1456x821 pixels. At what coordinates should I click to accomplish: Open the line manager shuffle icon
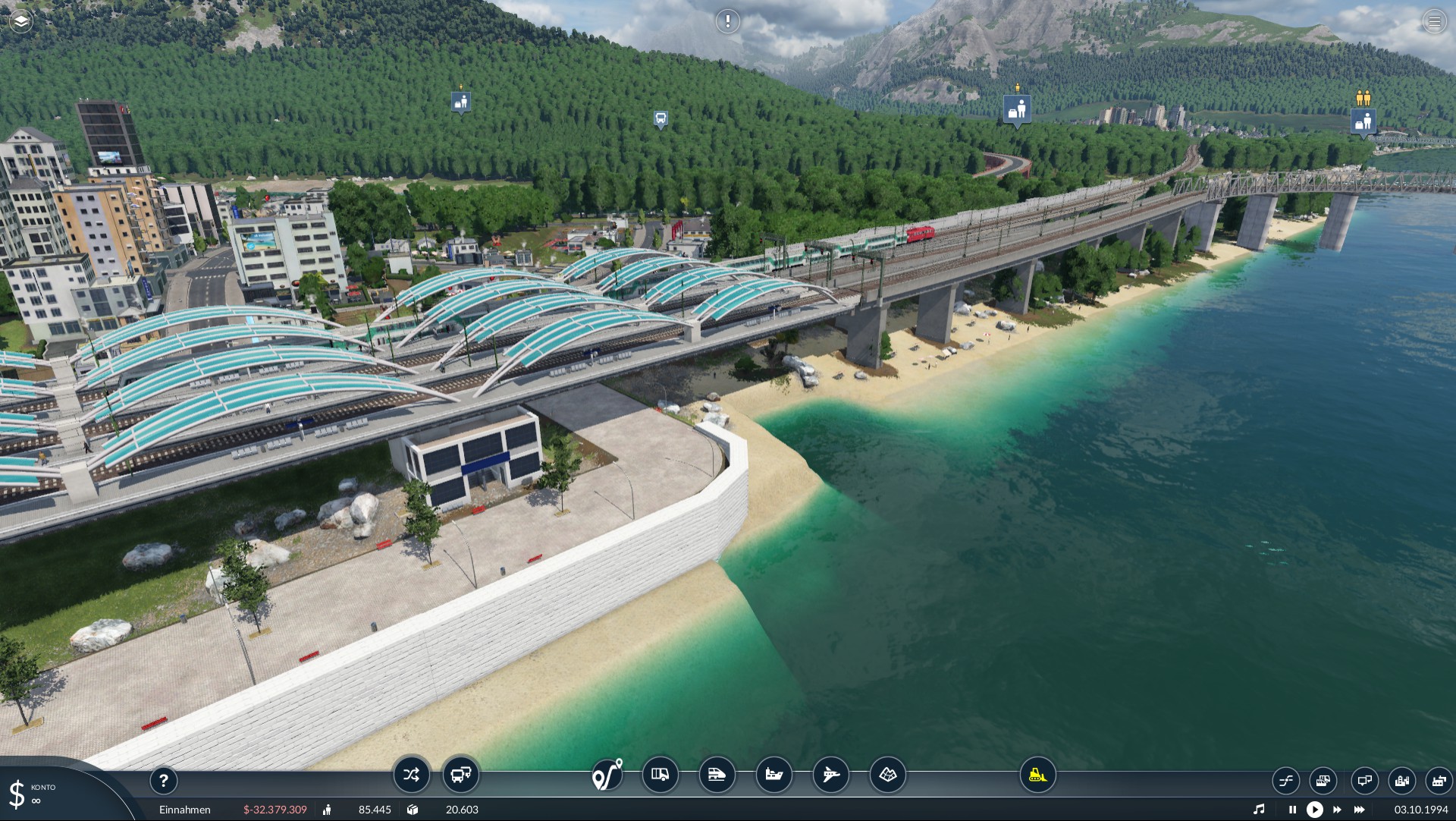(x=411, y=775)
